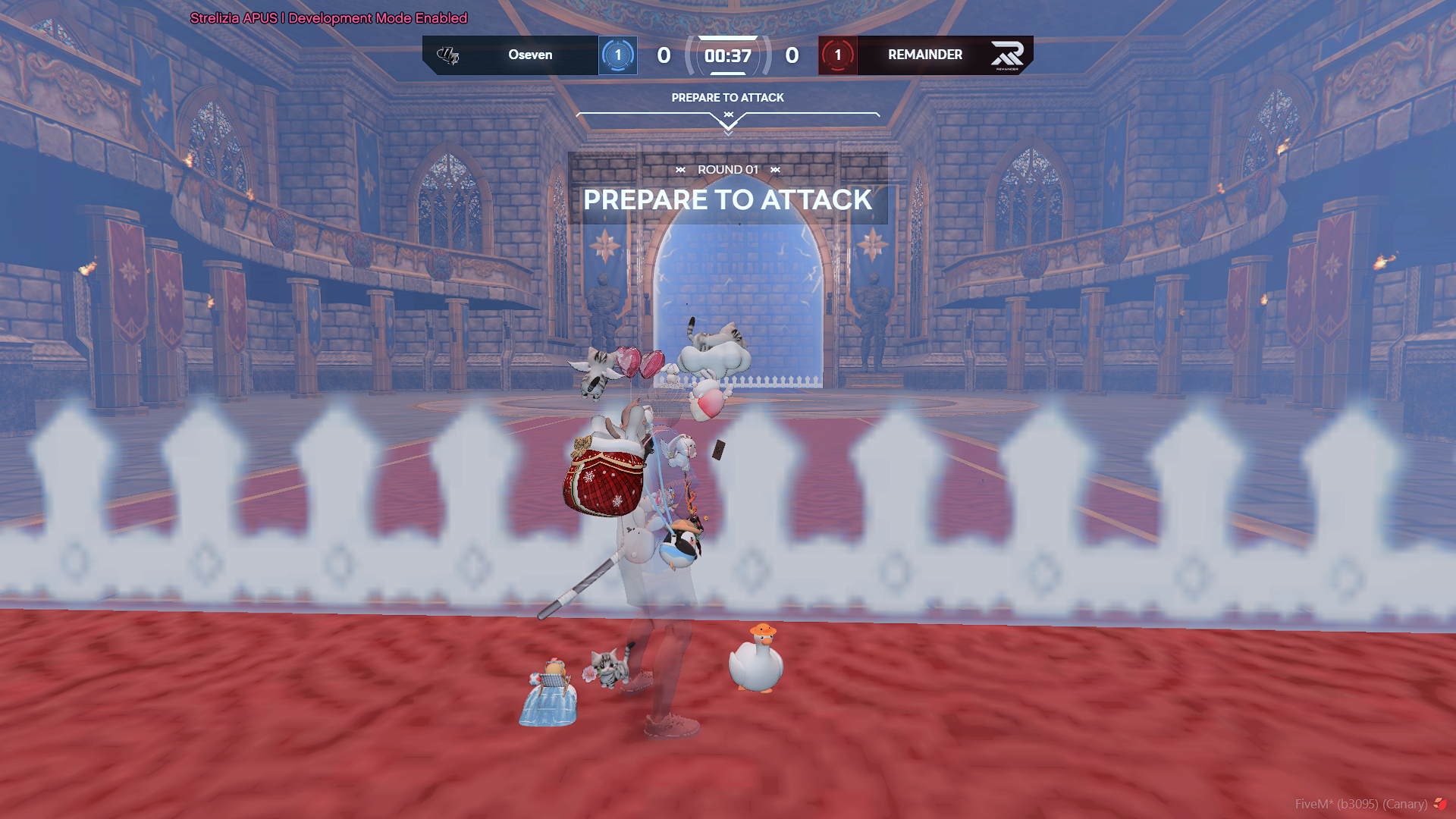Screen dimensions: 1456x819
Task: Toggle the red round indicator showing 1
Action: coord(837,55)
